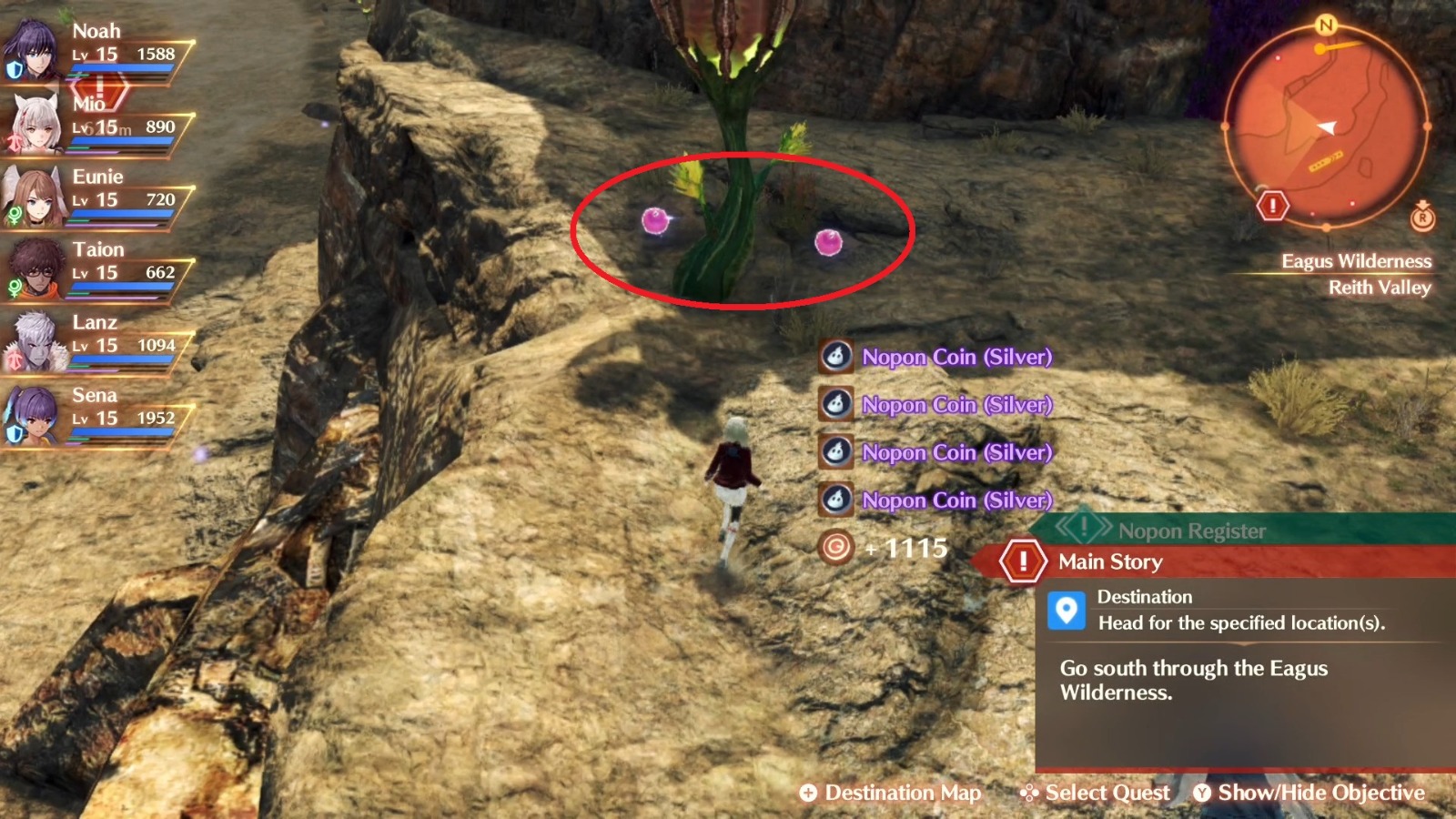Click the gold coin icon beside +1115
This screenshot has height=819, width=1456.
click(x=834, y=548)
